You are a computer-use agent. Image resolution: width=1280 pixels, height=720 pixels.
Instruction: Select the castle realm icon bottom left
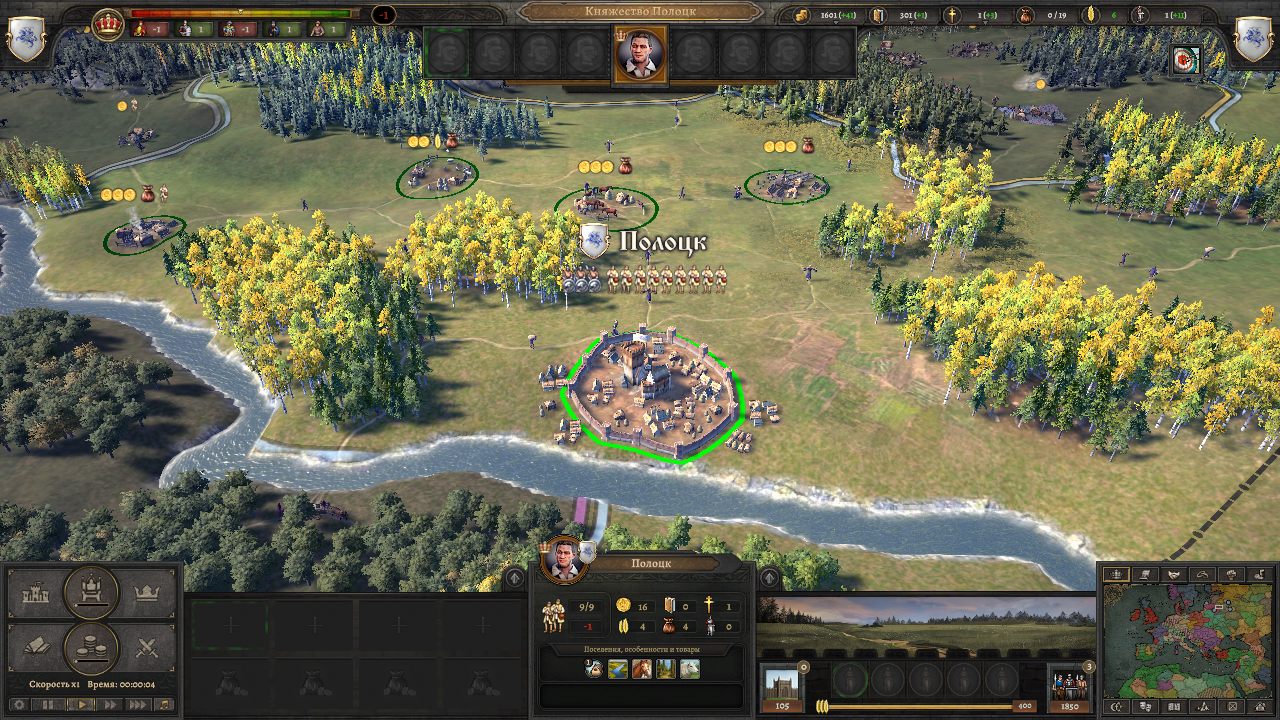pyautogui.click(x=37, y=592)
